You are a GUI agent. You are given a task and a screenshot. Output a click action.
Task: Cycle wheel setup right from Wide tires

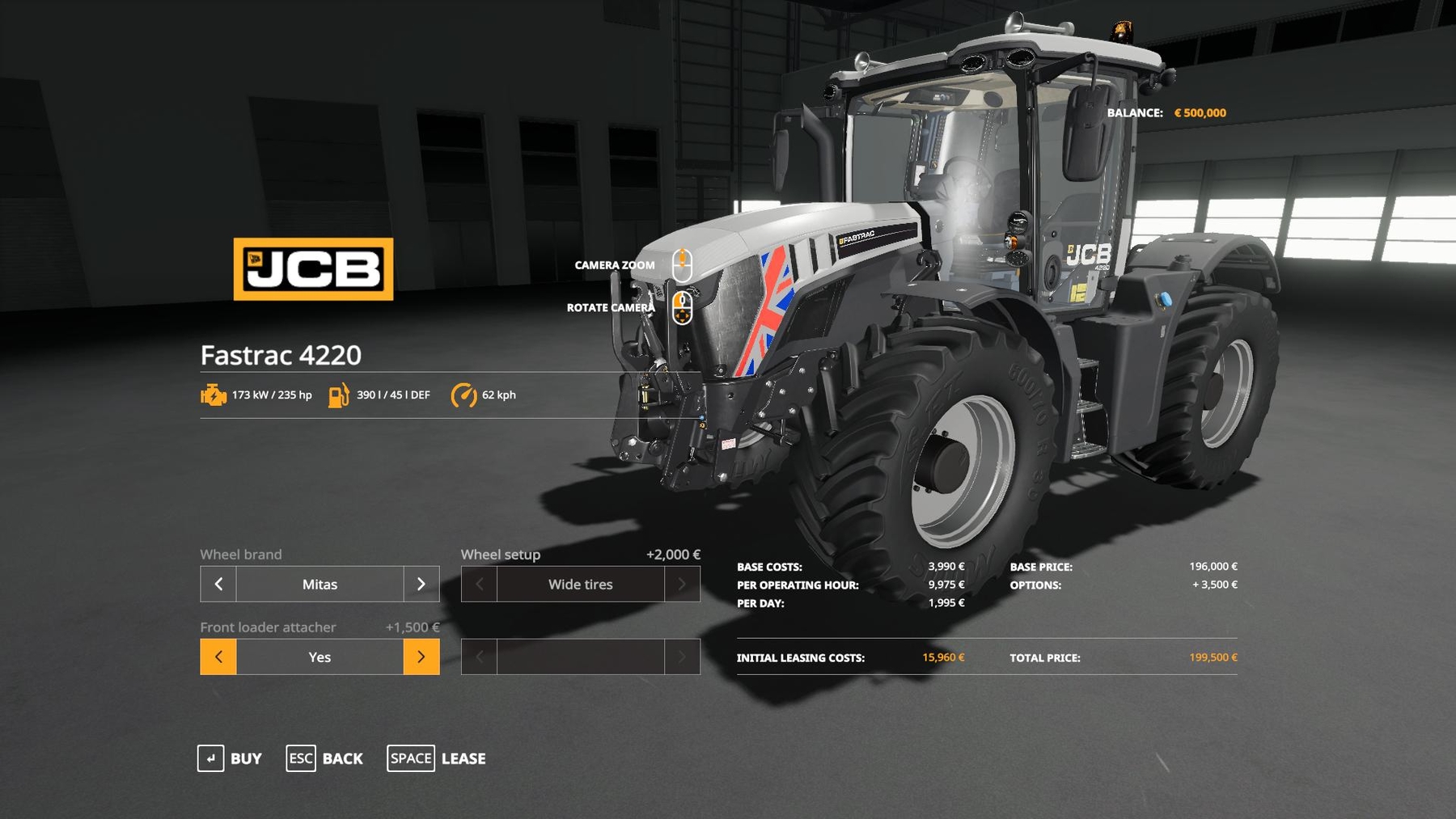point(682,584)
